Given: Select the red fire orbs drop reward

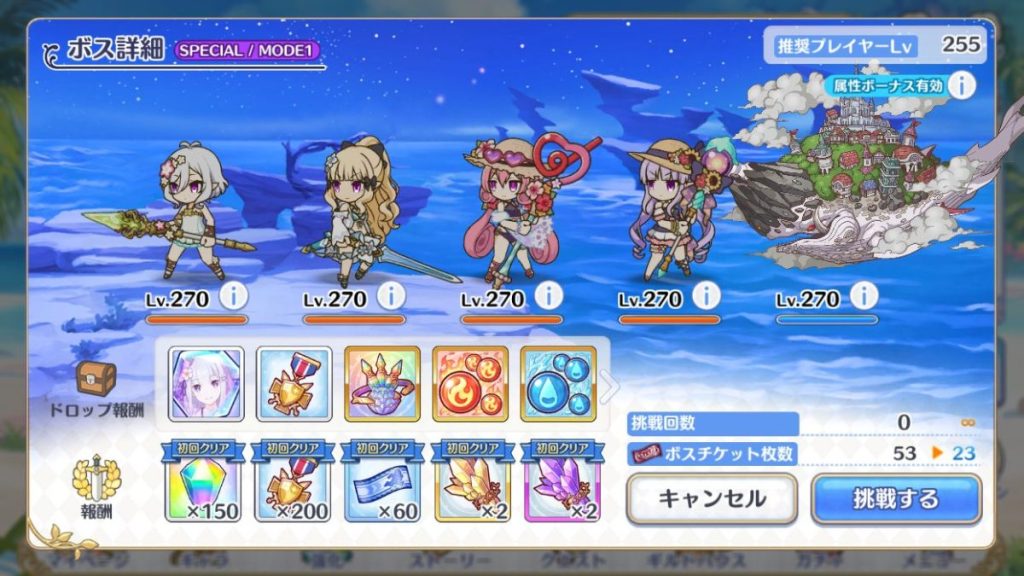Looking at the screenshot, I should (470, 384).
